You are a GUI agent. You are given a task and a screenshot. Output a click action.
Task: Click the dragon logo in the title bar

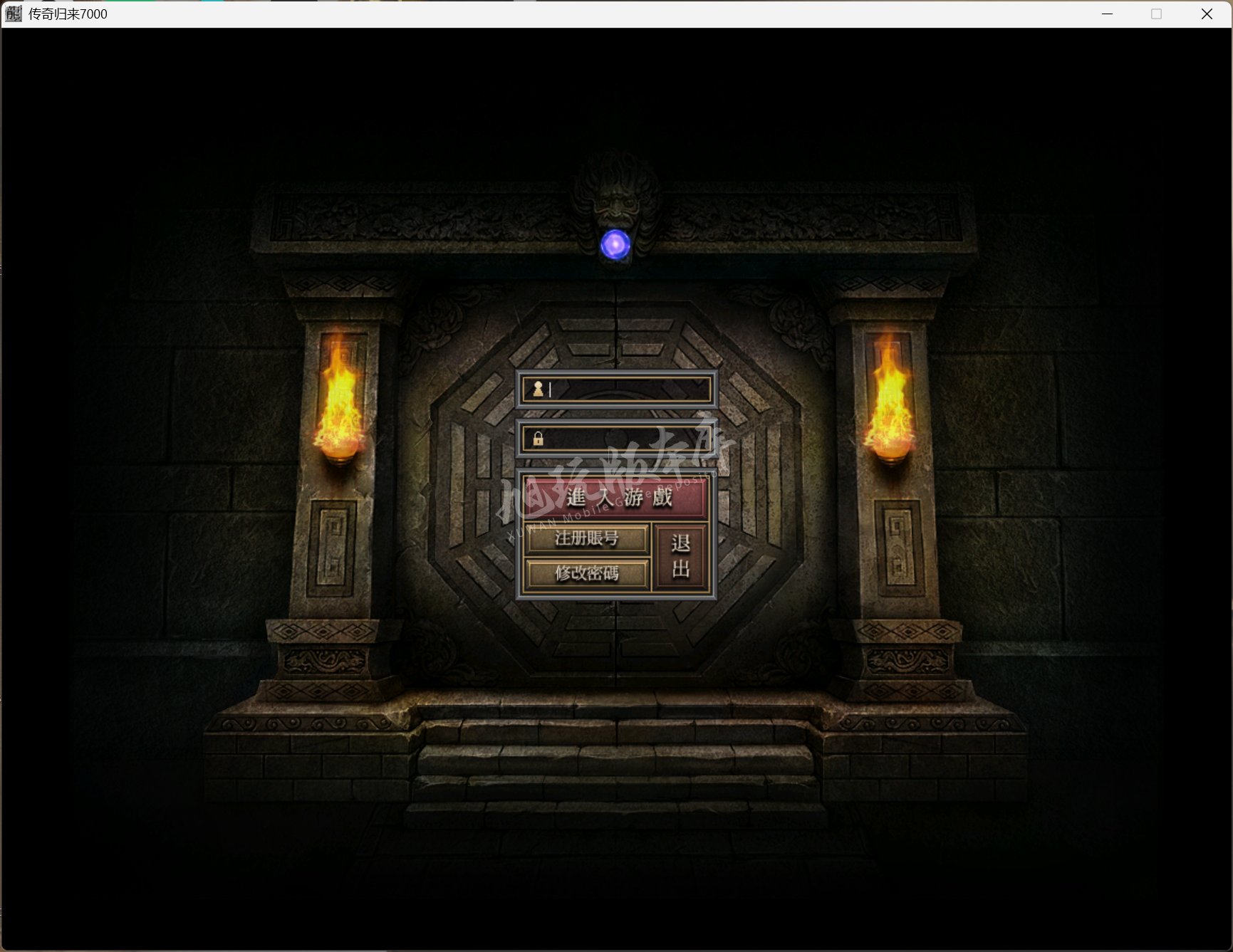pos(12,14)
